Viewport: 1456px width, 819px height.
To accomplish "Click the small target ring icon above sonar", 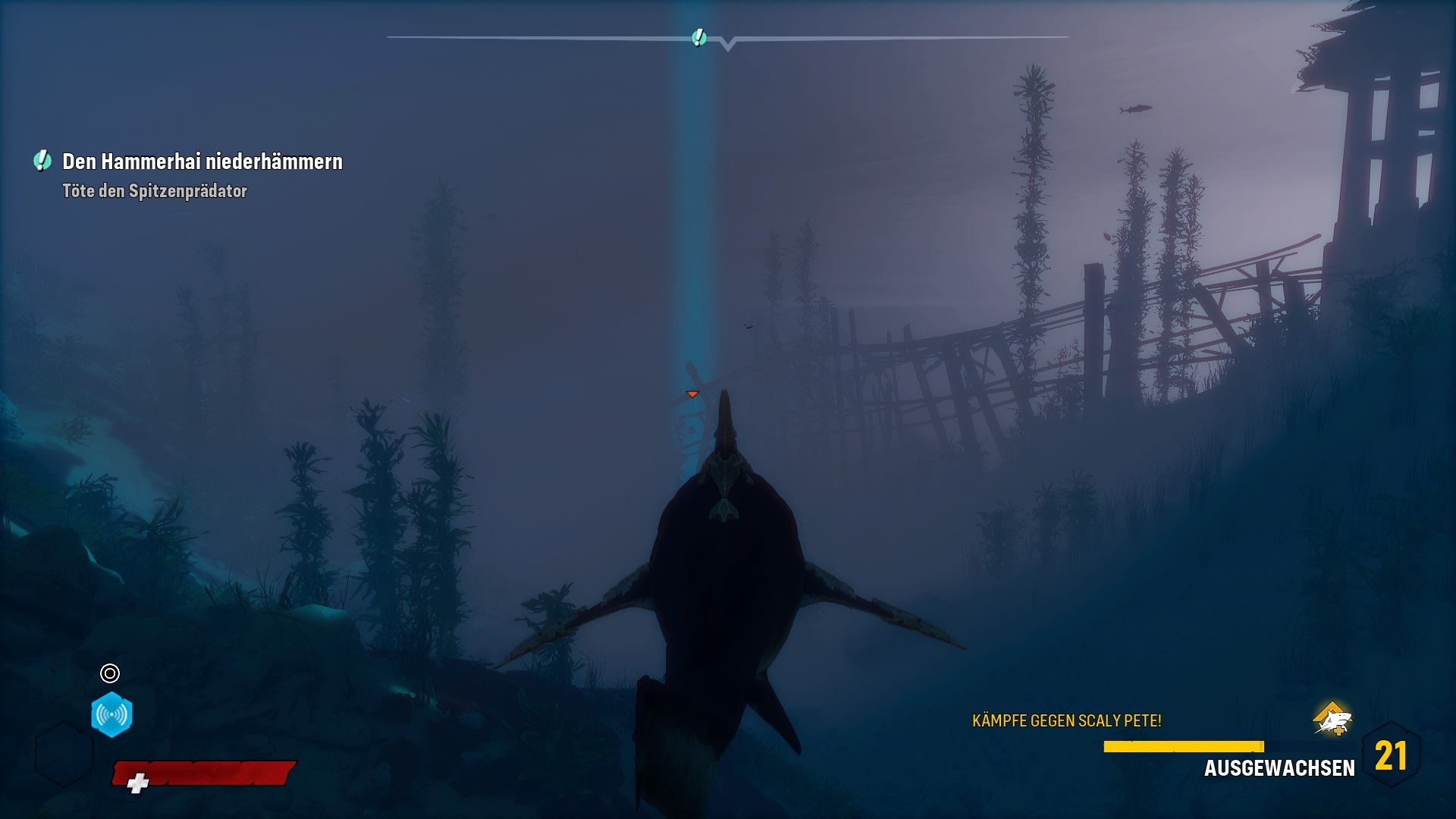I will pyautogui.click(x=110, y=673).
